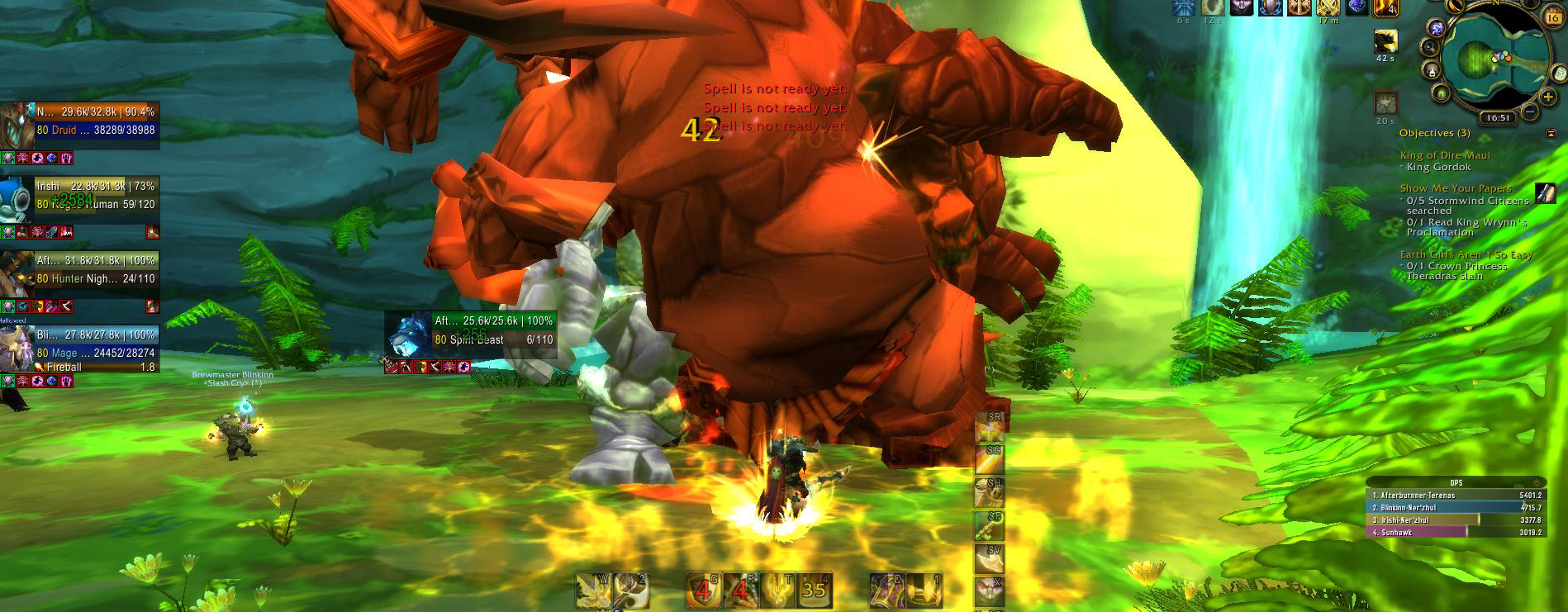The image size is (1568, 612).
Task: Click the skull face ability labeled X
Action: (x=989, y=591)
